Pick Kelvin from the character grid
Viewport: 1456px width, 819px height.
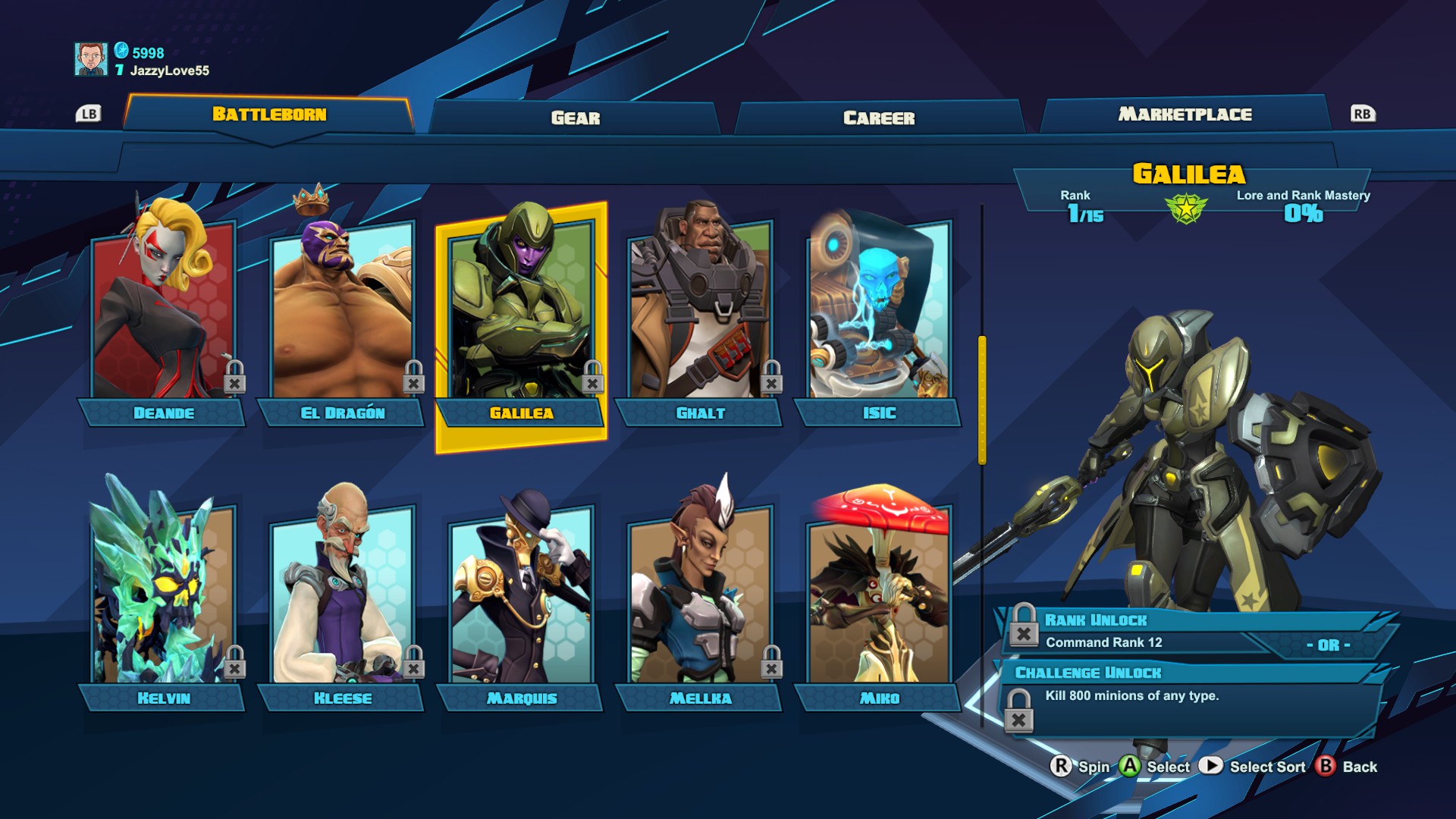click(163, 599)
